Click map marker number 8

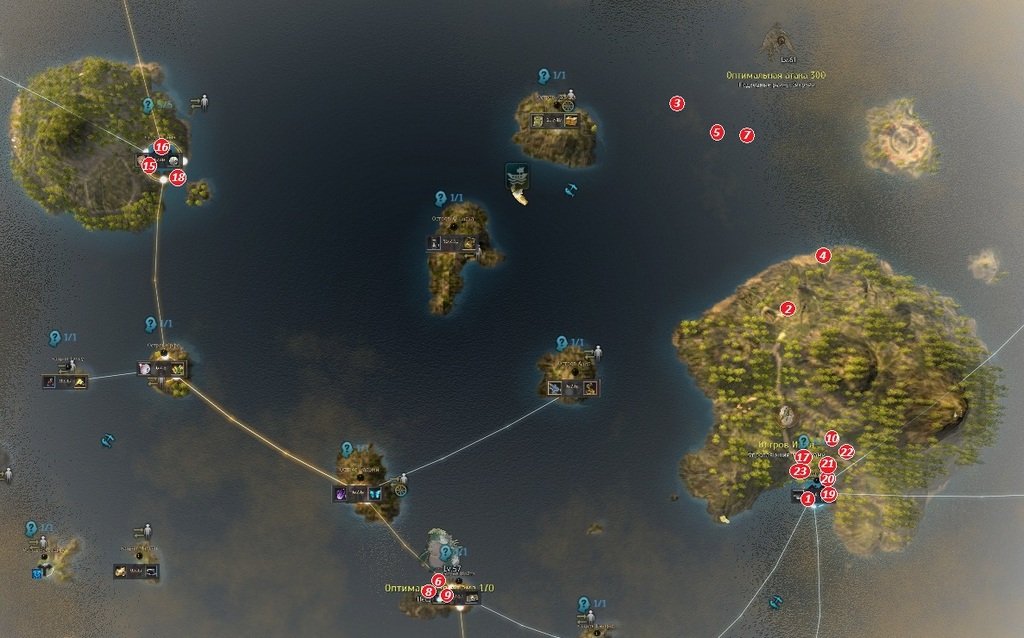pos(428,592)
